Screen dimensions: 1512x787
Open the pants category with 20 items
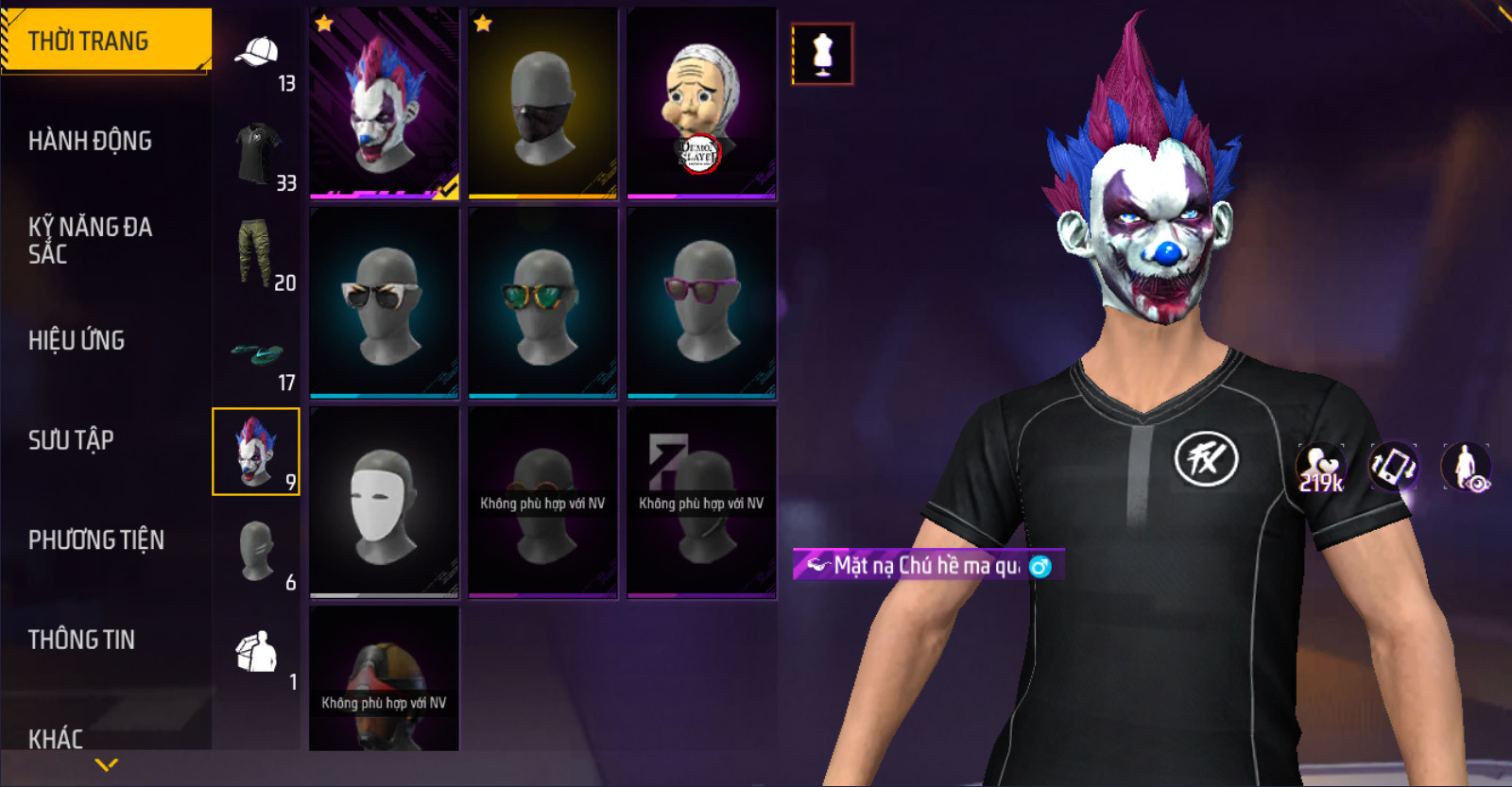(257, 254)
